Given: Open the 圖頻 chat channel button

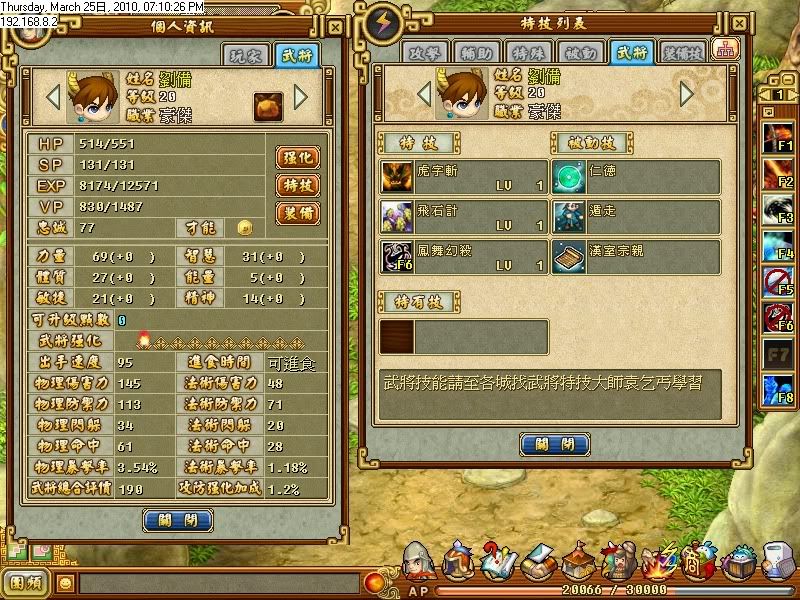Looking at the screenshot, I should tap(25, 582).
